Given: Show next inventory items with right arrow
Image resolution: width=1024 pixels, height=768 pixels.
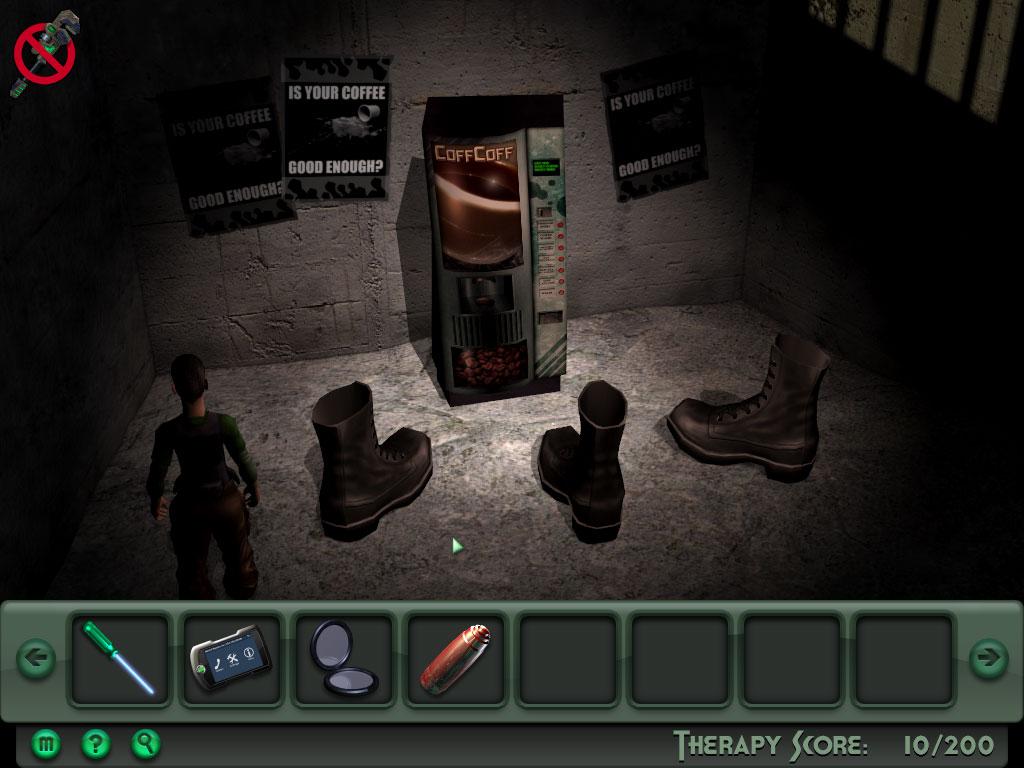Looking at the screenshot, I should point(988,658).
